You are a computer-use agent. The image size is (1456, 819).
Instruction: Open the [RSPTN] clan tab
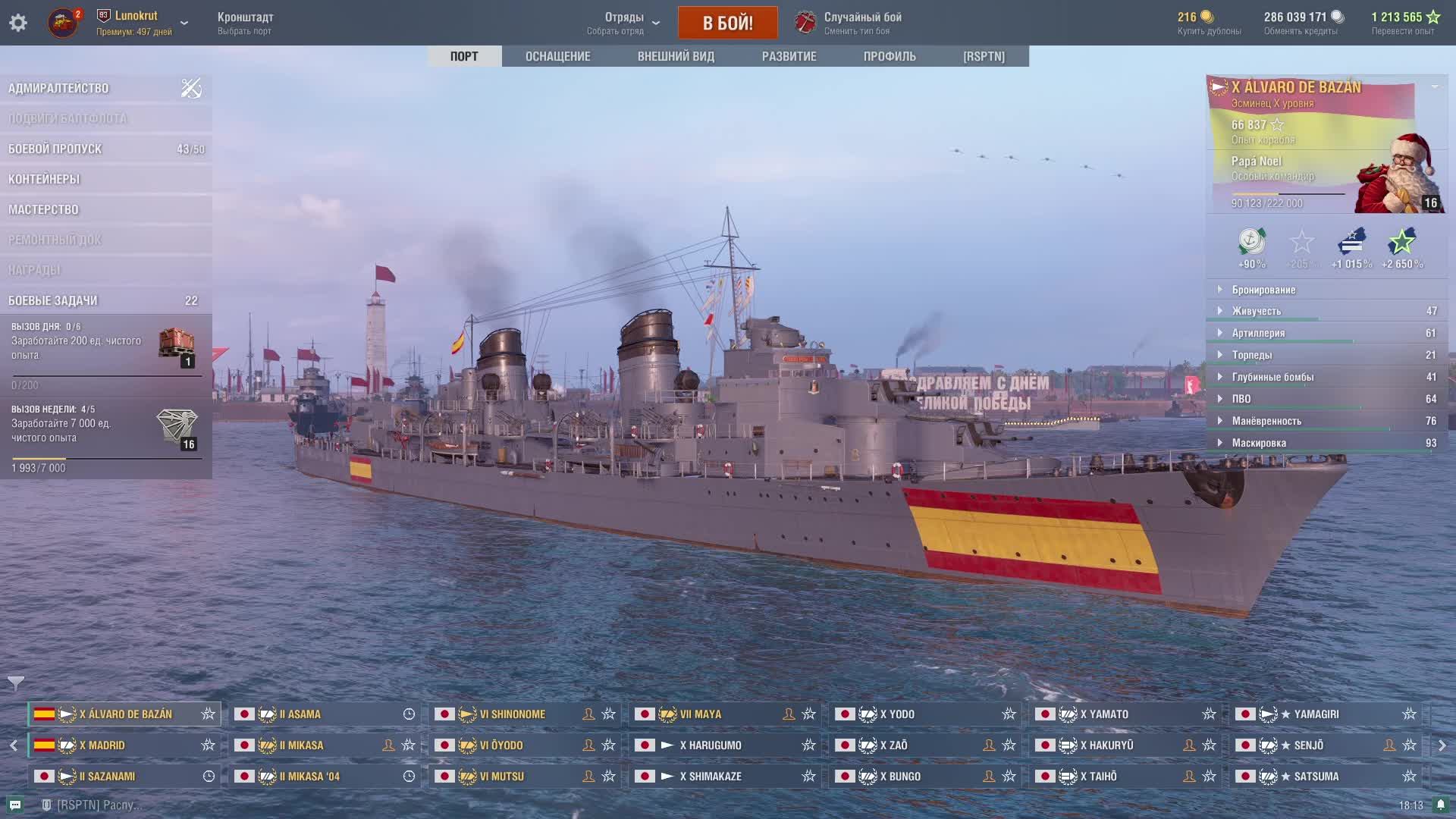984,56
